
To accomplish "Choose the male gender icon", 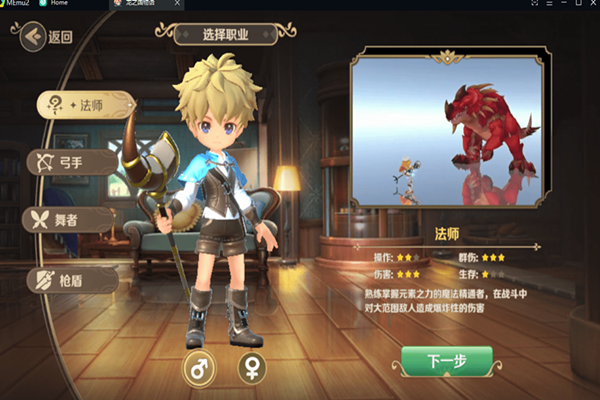I will point(198,368).
